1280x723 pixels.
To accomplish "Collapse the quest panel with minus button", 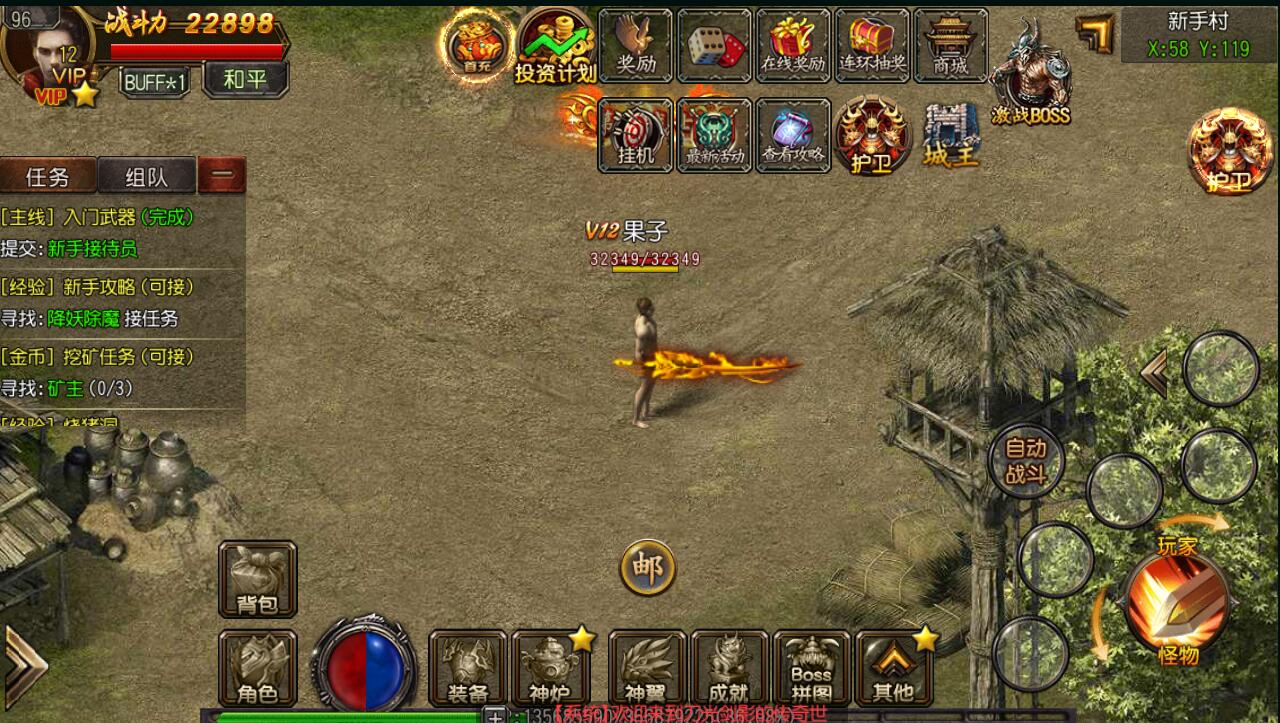I will 222,176.
